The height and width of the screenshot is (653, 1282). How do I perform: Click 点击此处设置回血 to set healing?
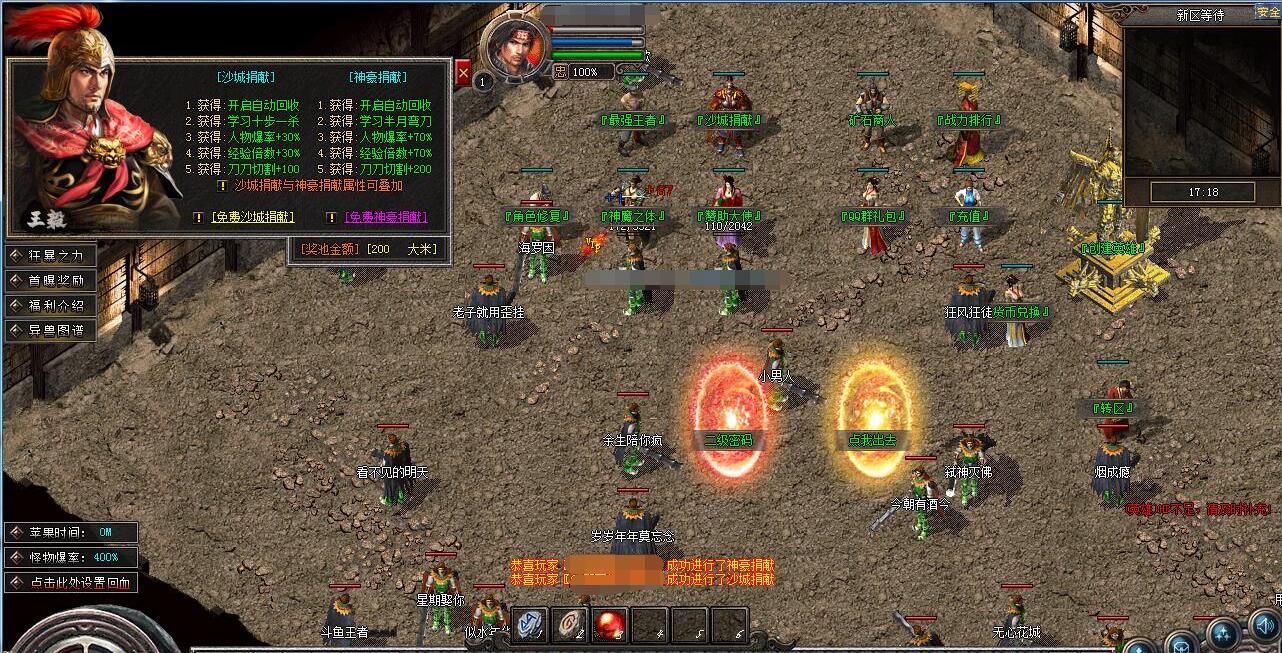click(x=71, y=582)
